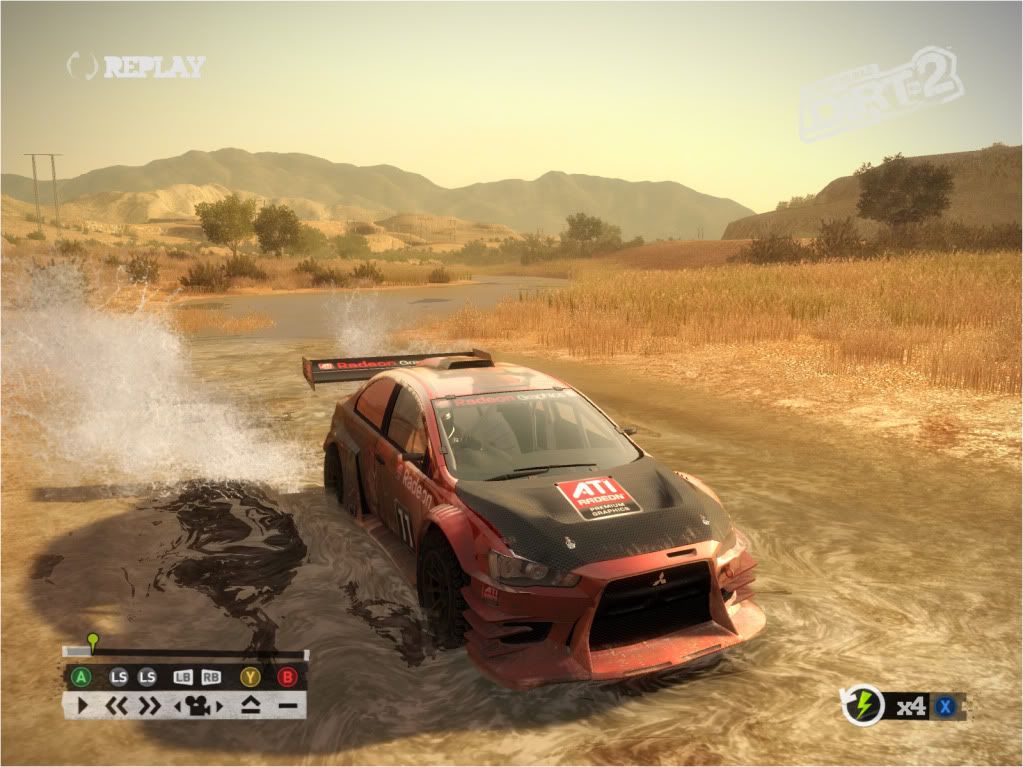Click the minus icon in the replay bar
The width and height of the screenshot is (1023, 767).
[x=288, y=706]
